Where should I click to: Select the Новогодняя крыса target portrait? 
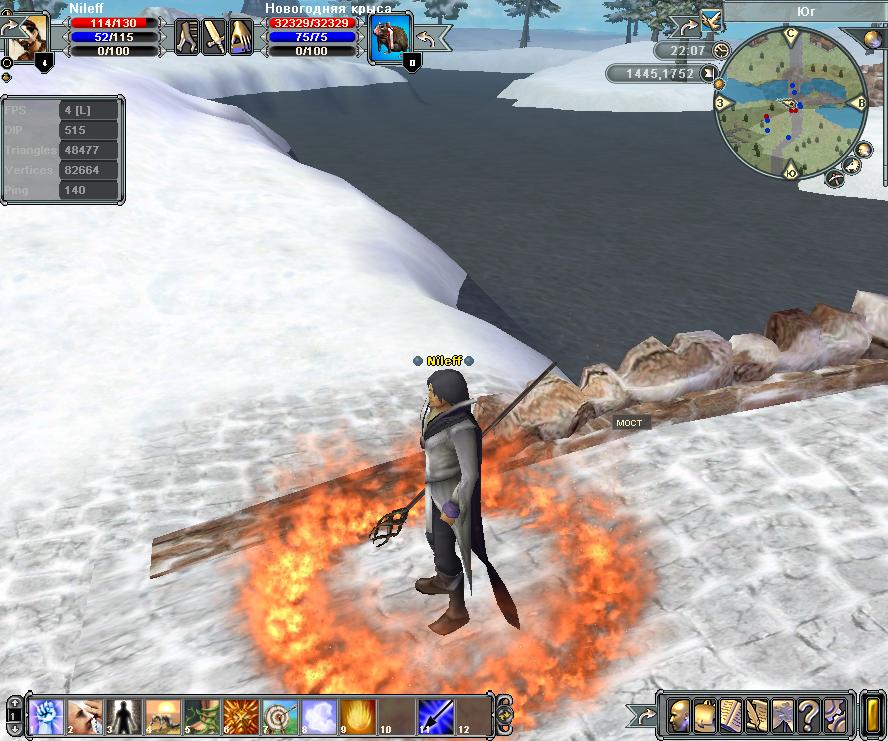pyautogui.click(x=390, y=38)
